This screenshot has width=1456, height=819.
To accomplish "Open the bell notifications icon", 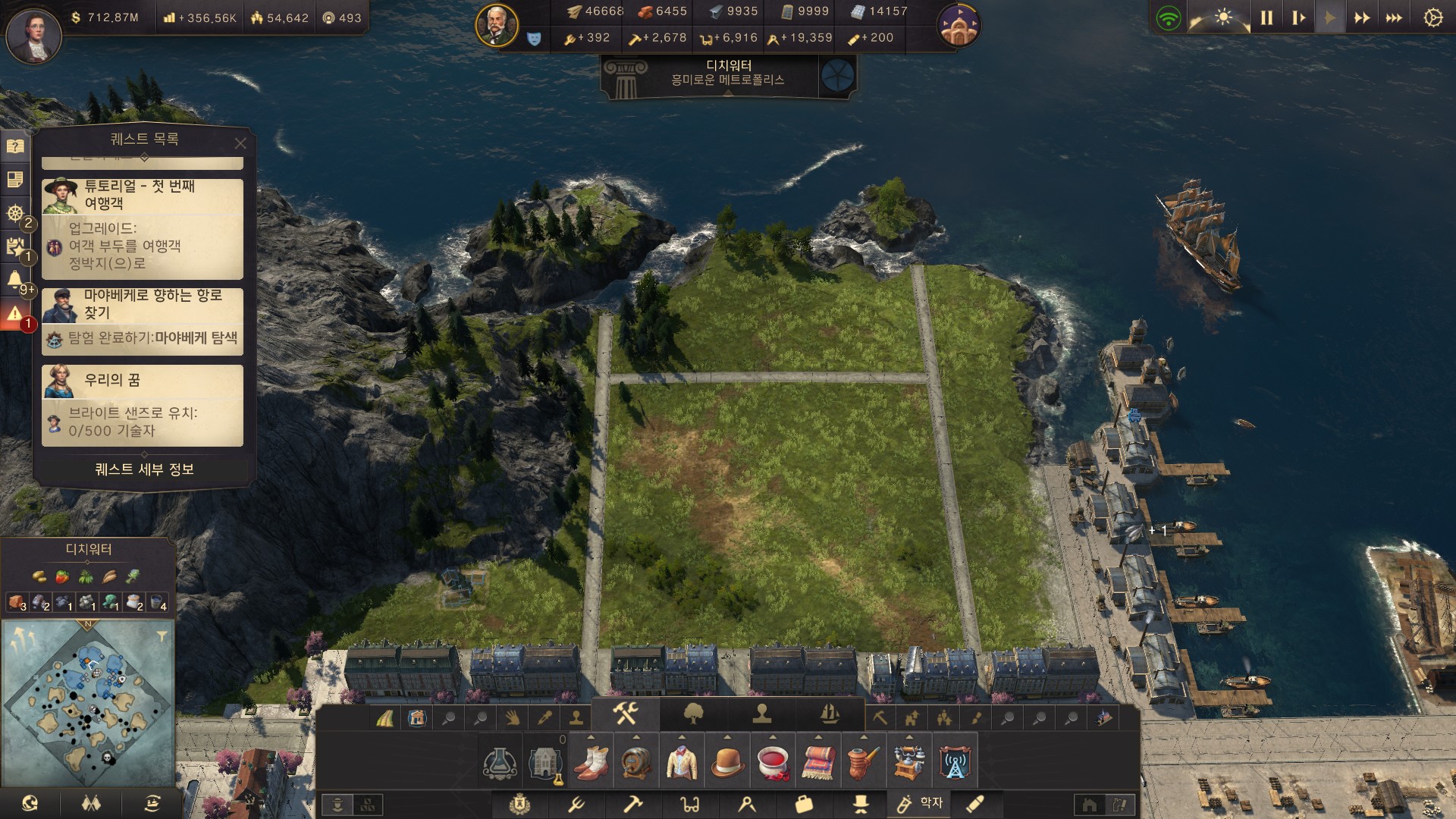I will [x=15, y=280].
